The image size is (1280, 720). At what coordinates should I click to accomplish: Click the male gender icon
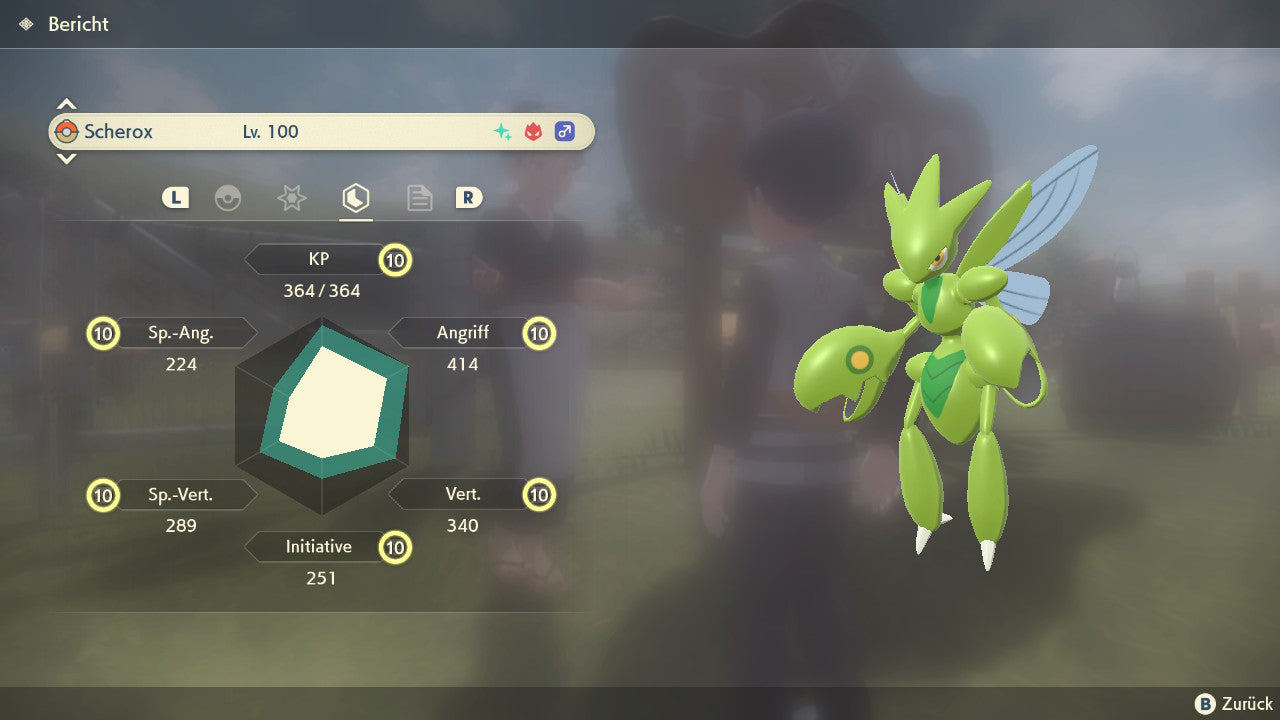565,132
